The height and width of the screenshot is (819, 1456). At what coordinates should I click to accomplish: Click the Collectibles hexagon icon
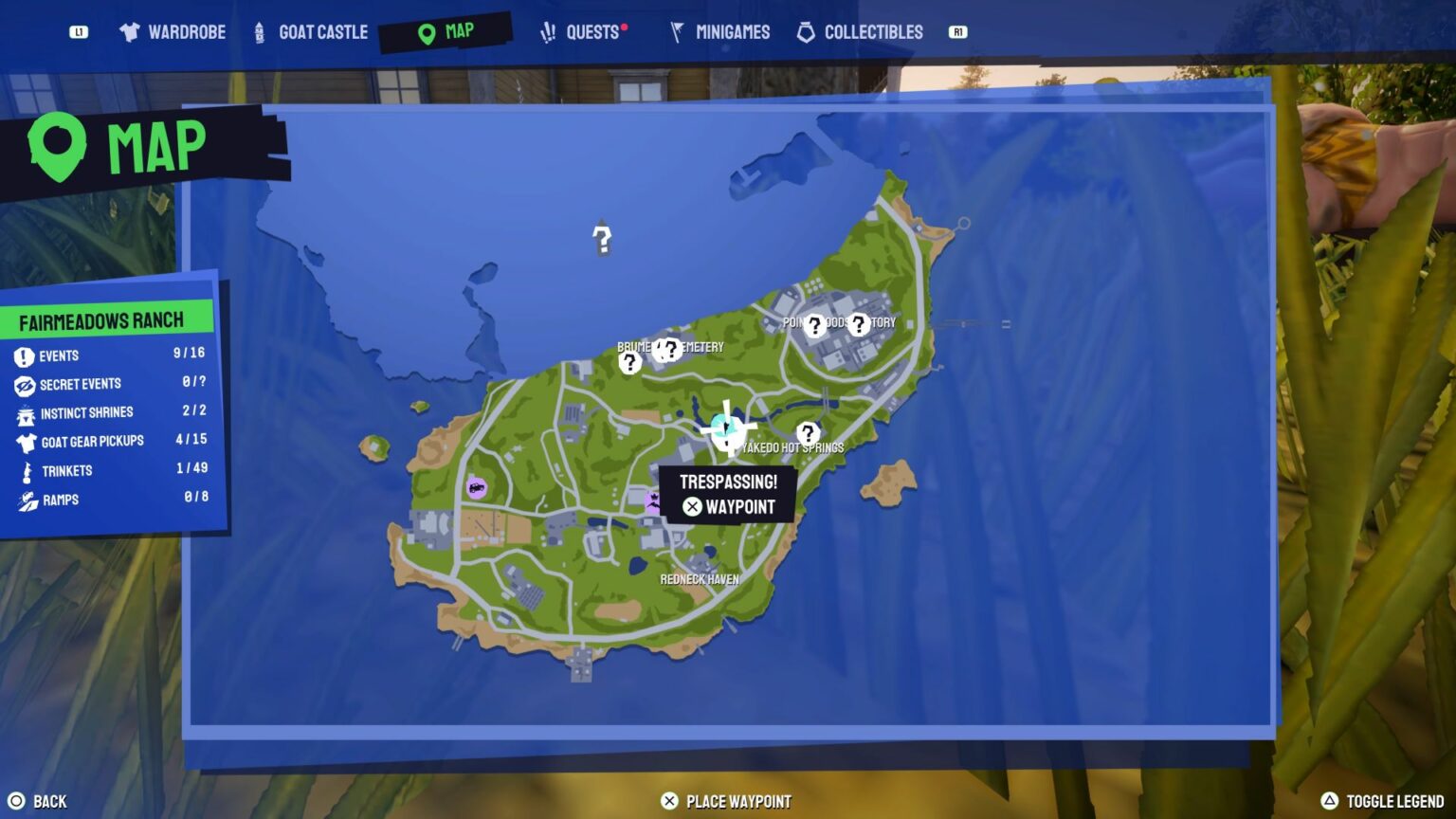coord(806,31)
